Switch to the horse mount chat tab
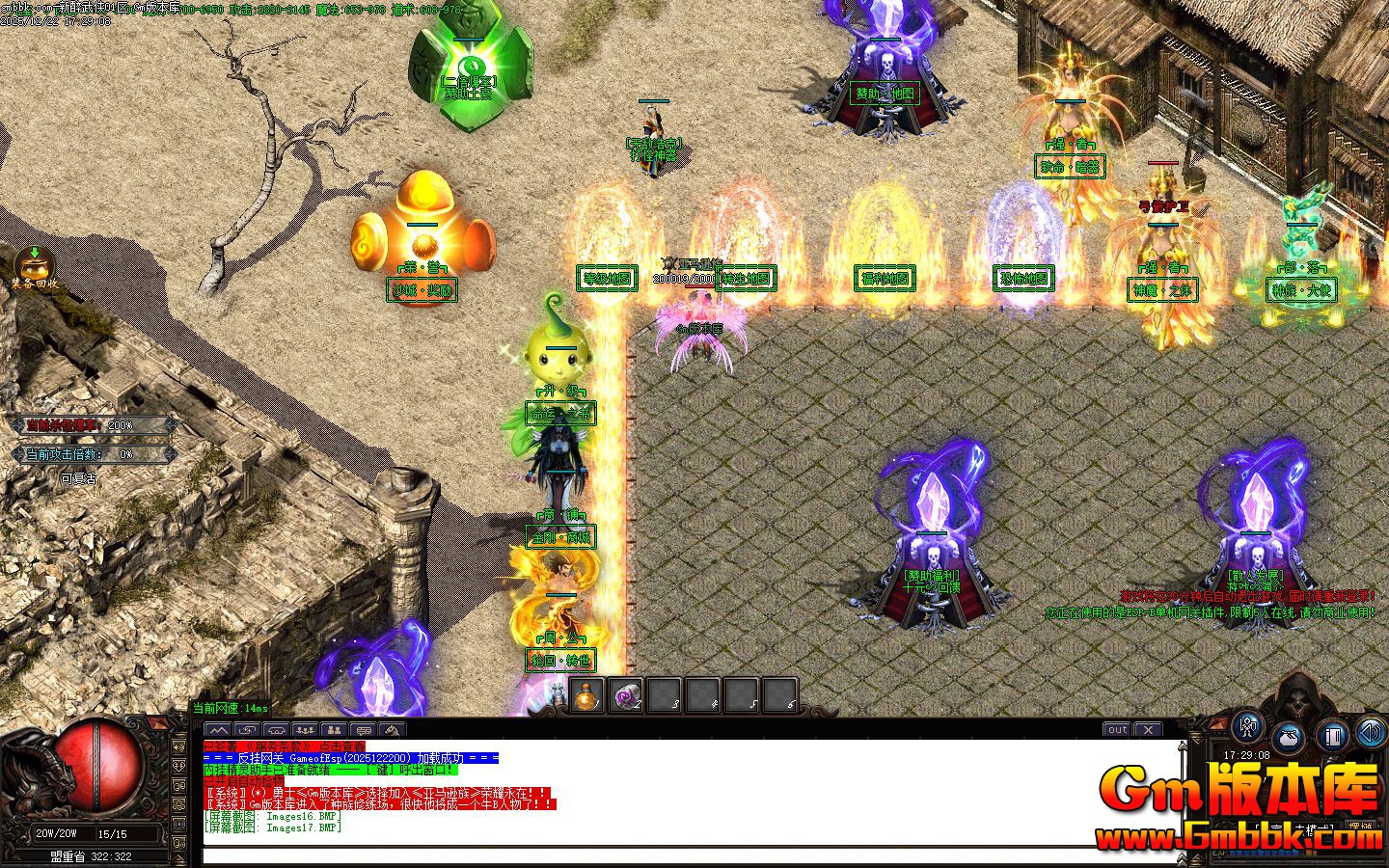Screen dimensions: 1389x868 (392, 730)
